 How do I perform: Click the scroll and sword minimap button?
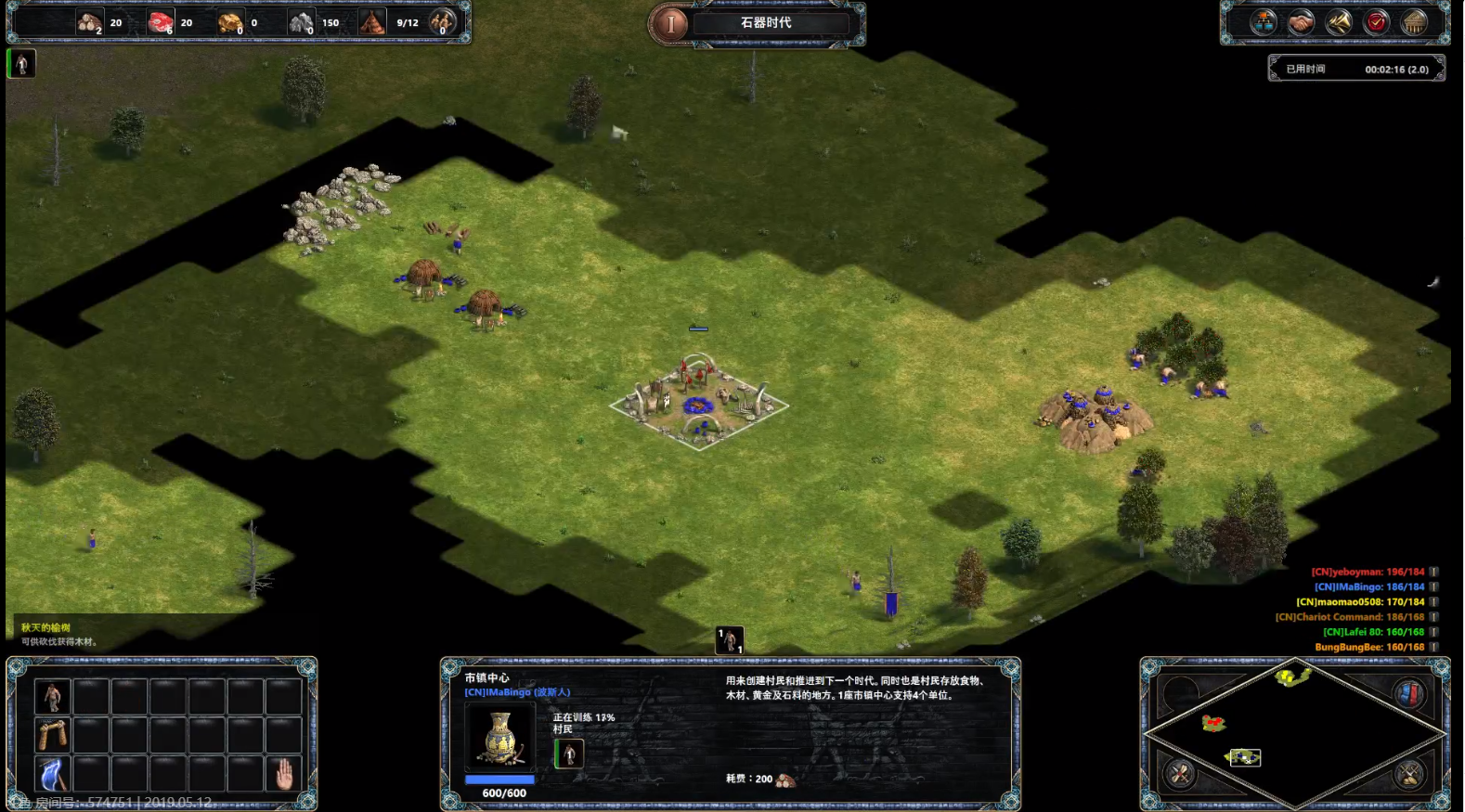coord(1408,773)
